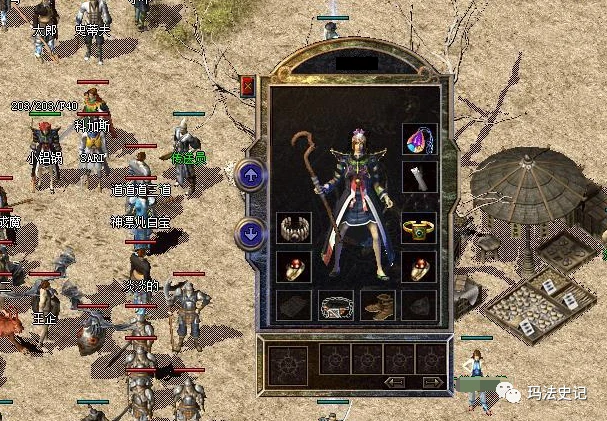
Task: Click the small left arrow button
Action: tap(396, 382)
